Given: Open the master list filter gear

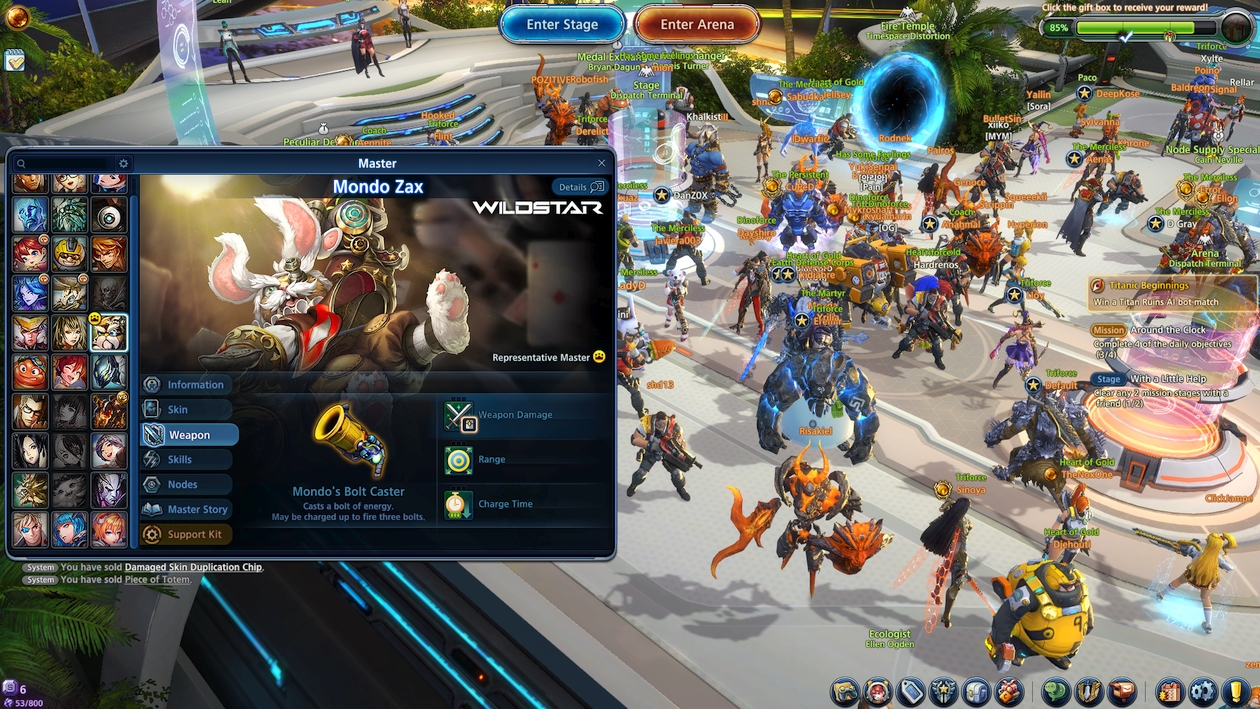Looking at the screenshot, I should [124, 163].
